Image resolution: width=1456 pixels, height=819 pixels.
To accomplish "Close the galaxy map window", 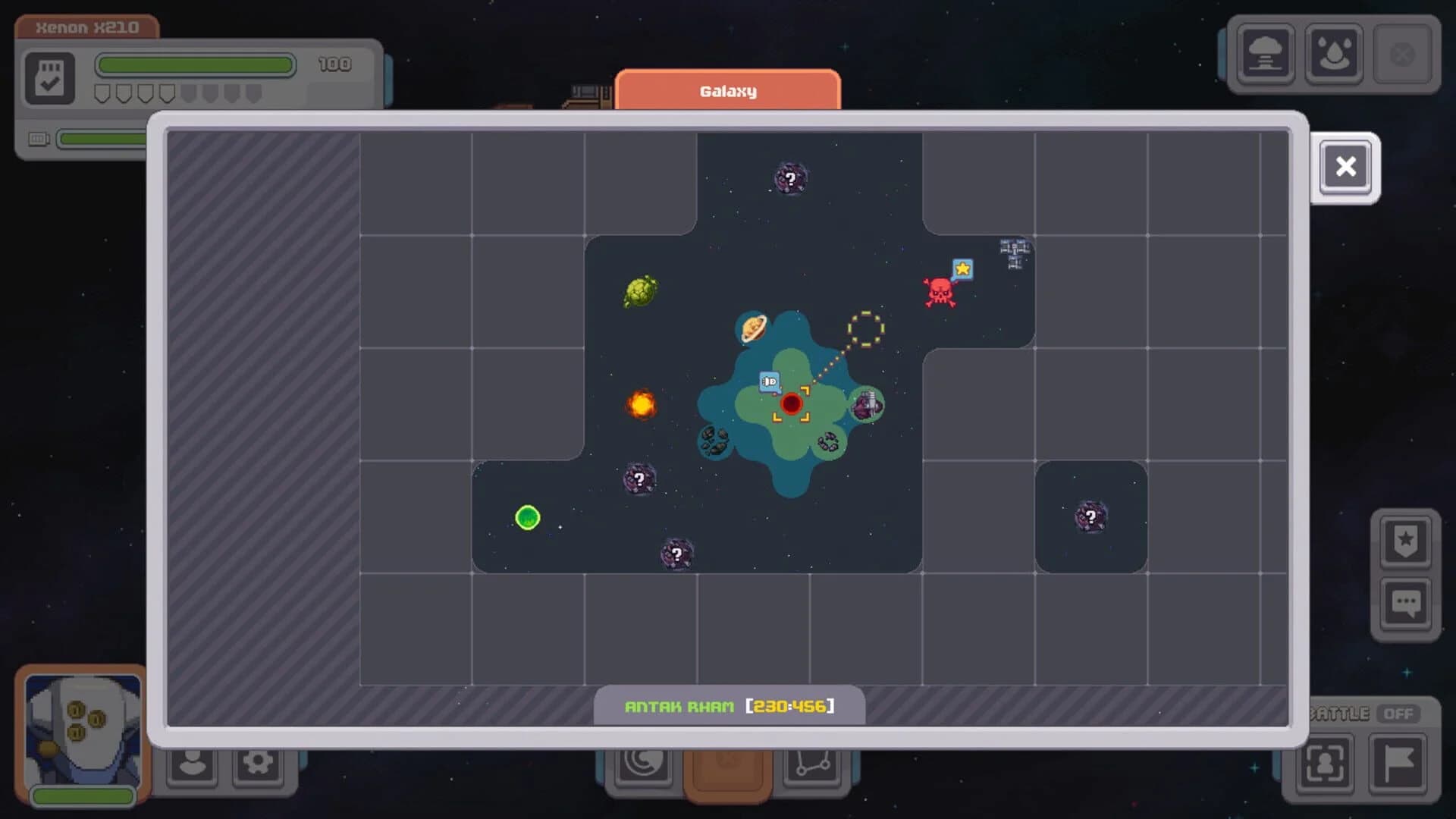I will click(1345, 166).
